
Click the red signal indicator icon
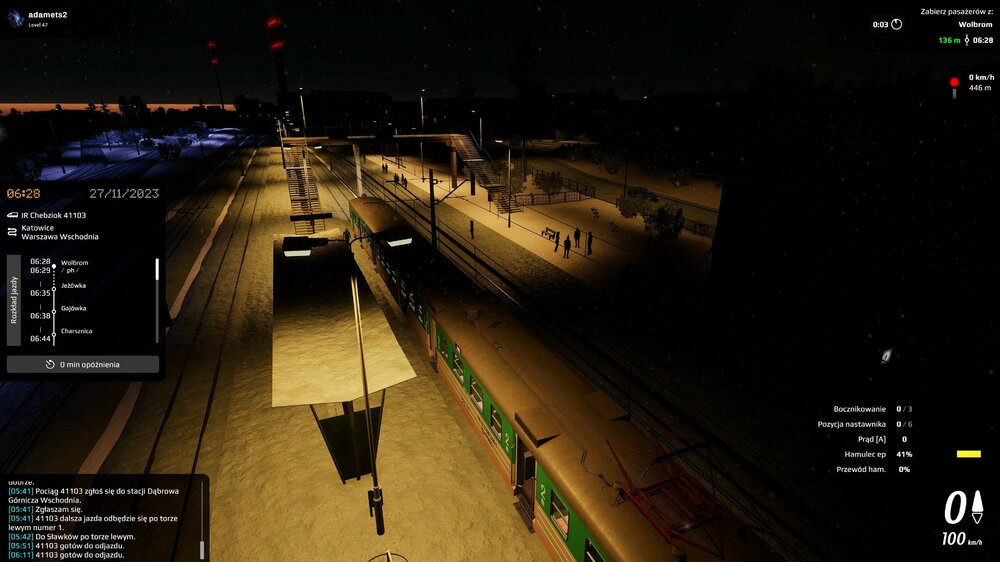(x=954, y=83)
